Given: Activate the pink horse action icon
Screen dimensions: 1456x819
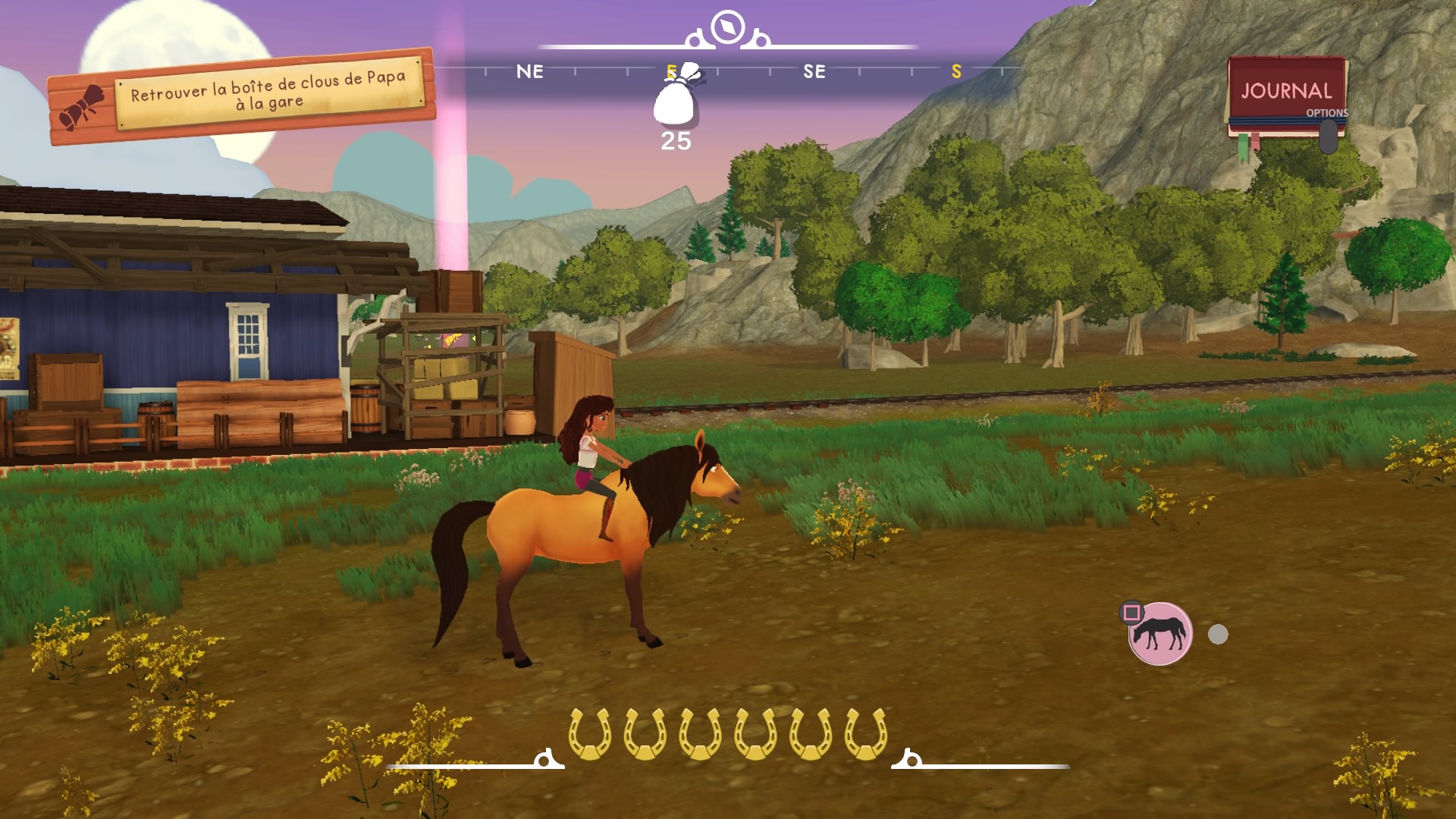Looking at the screenshot, I should coord(1159,634).
